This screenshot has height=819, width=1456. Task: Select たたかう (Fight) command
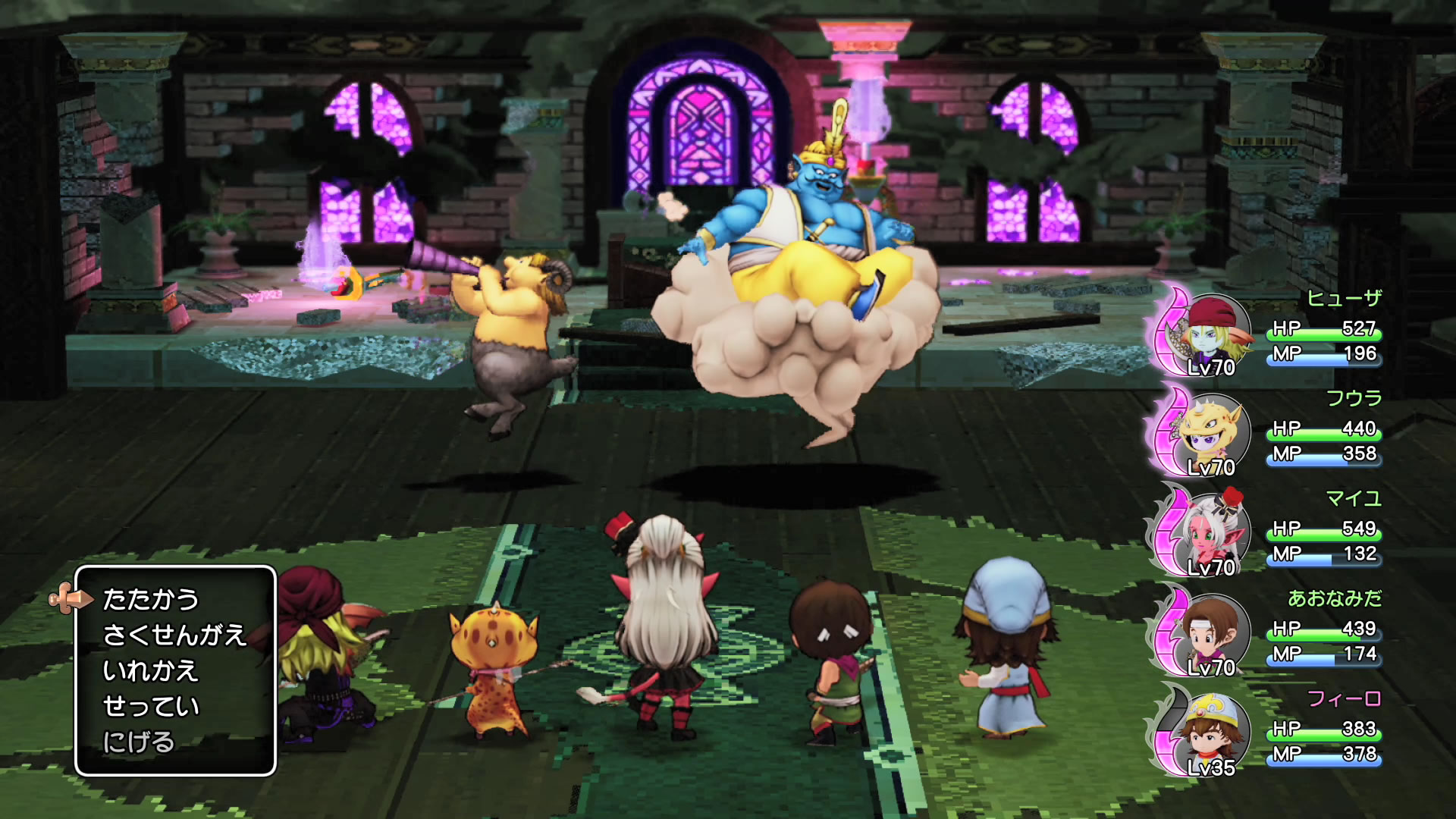click(151, 599)
